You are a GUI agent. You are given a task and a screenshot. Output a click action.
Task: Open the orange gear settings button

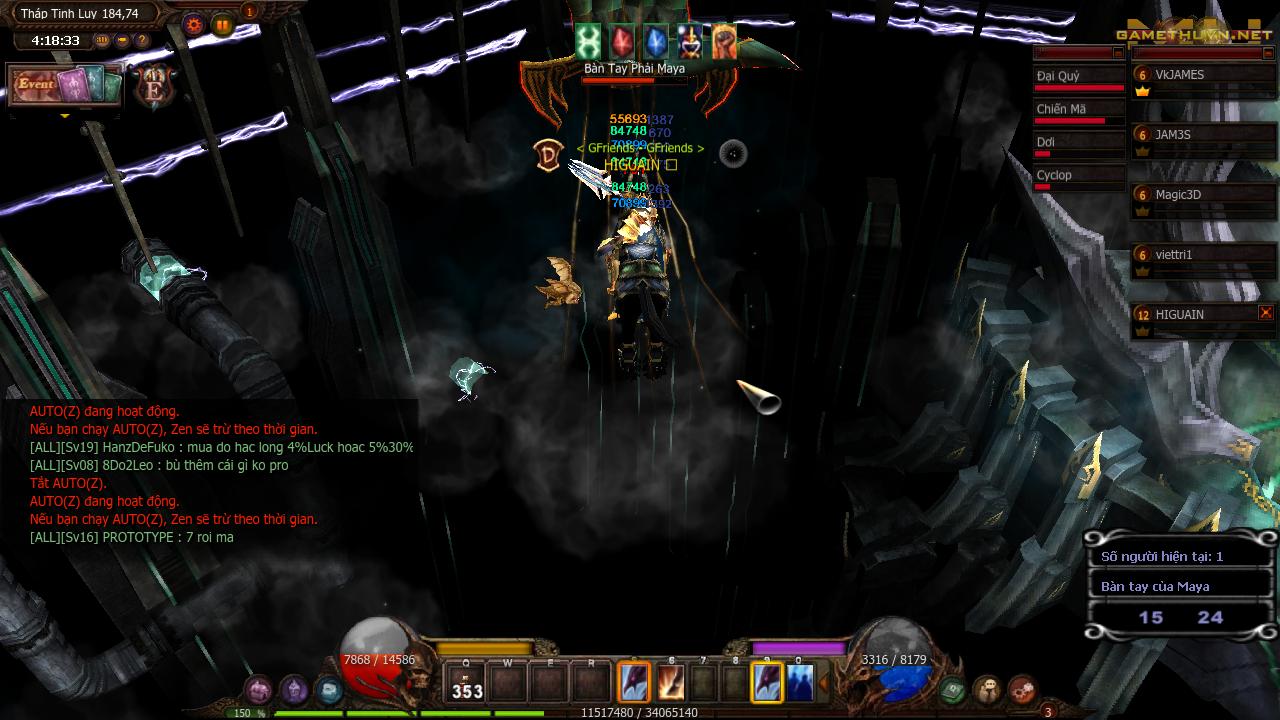coord(194,25)
